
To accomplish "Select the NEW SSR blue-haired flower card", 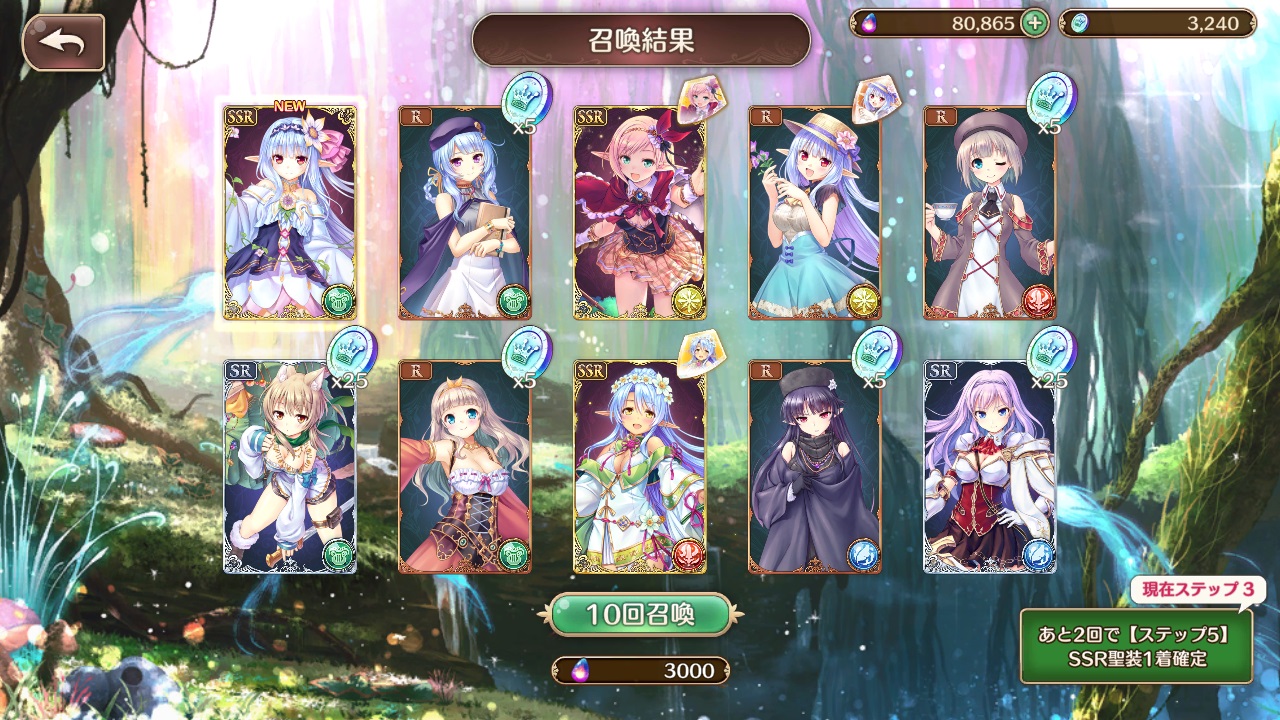I will pos(289,212).
